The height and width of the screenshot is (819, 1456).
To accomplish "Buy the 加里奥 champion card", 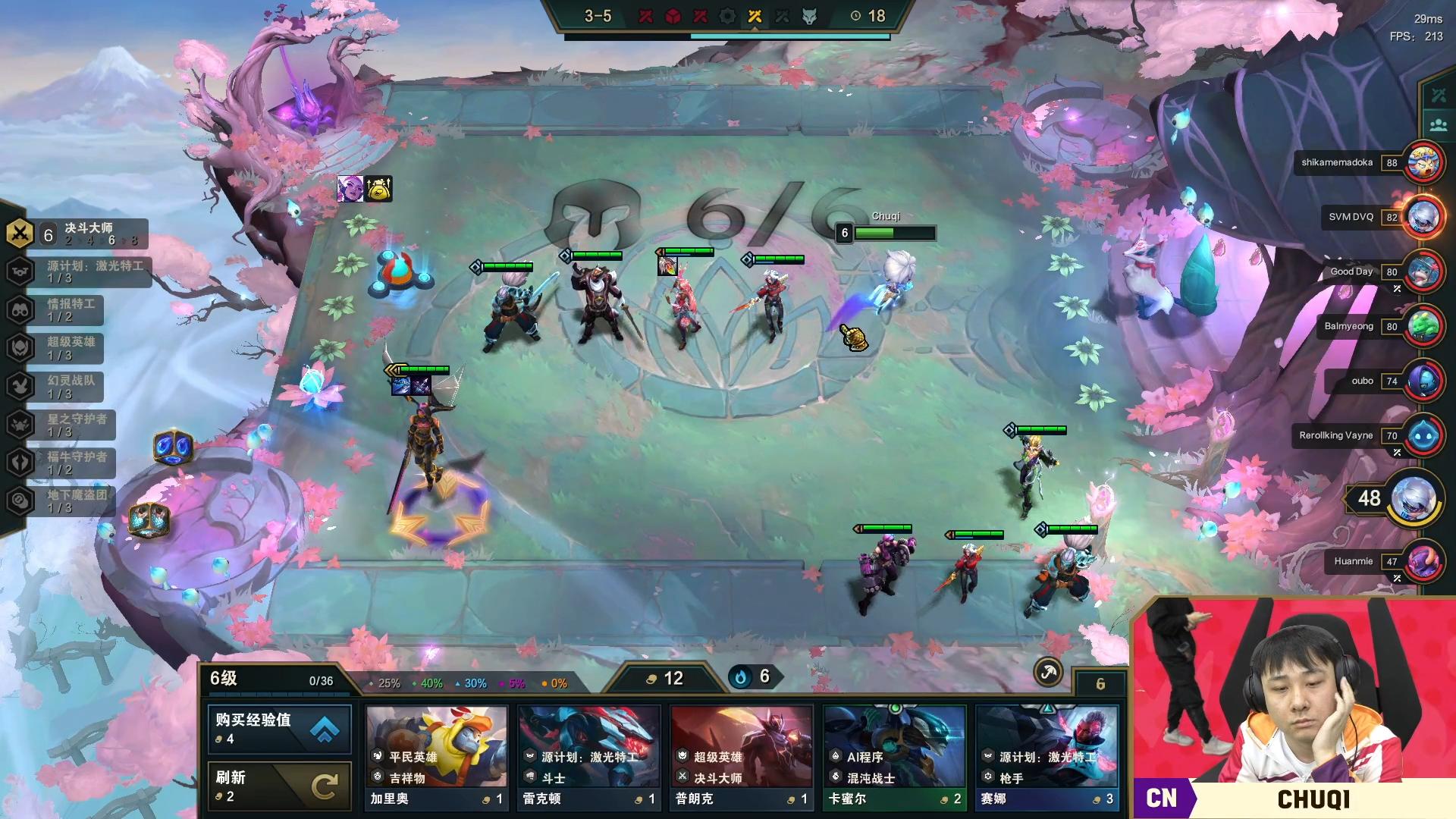I will tap(437, 758).
